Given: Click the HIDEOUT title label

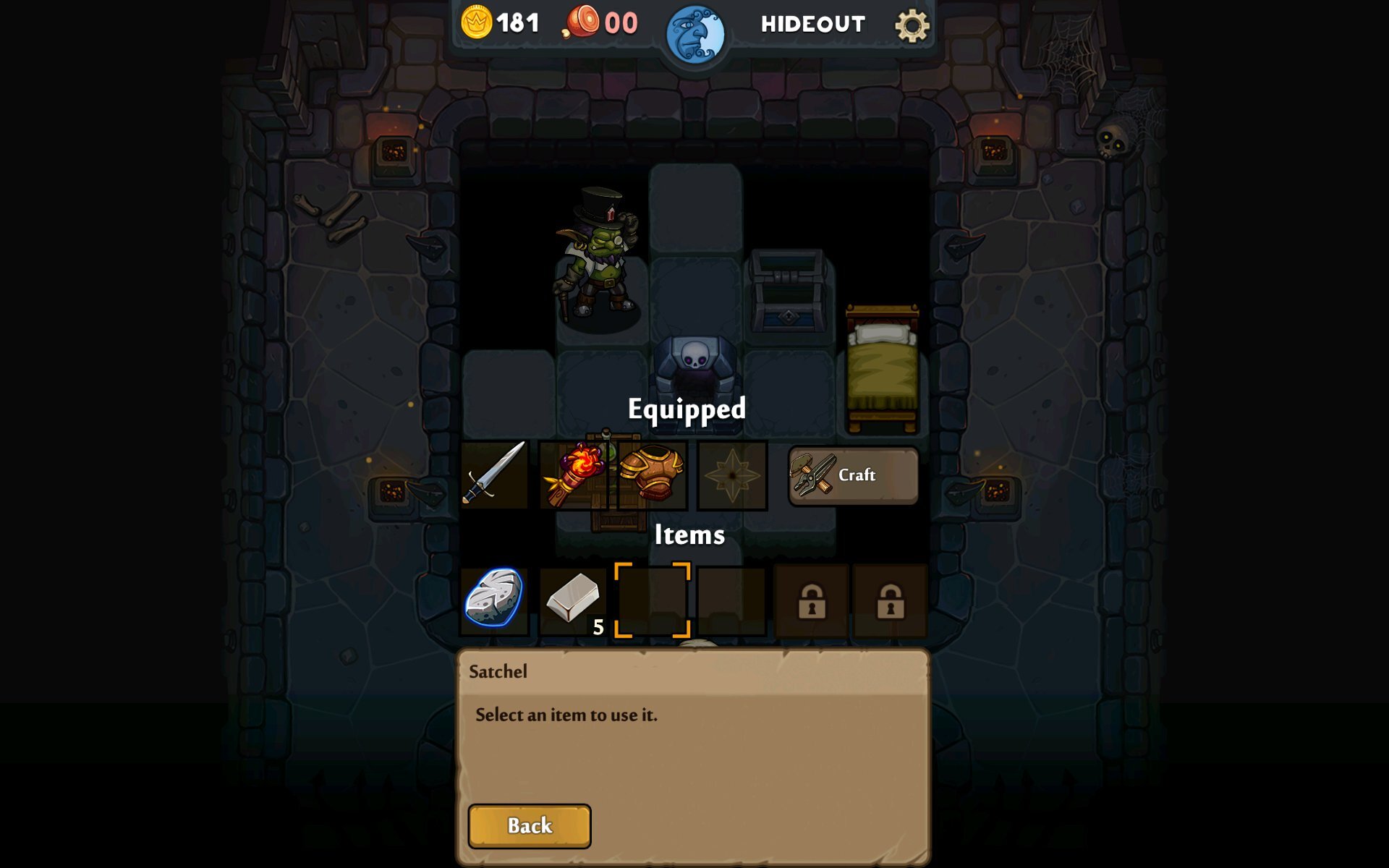Looking at the screenshot, I should [812, 22].
